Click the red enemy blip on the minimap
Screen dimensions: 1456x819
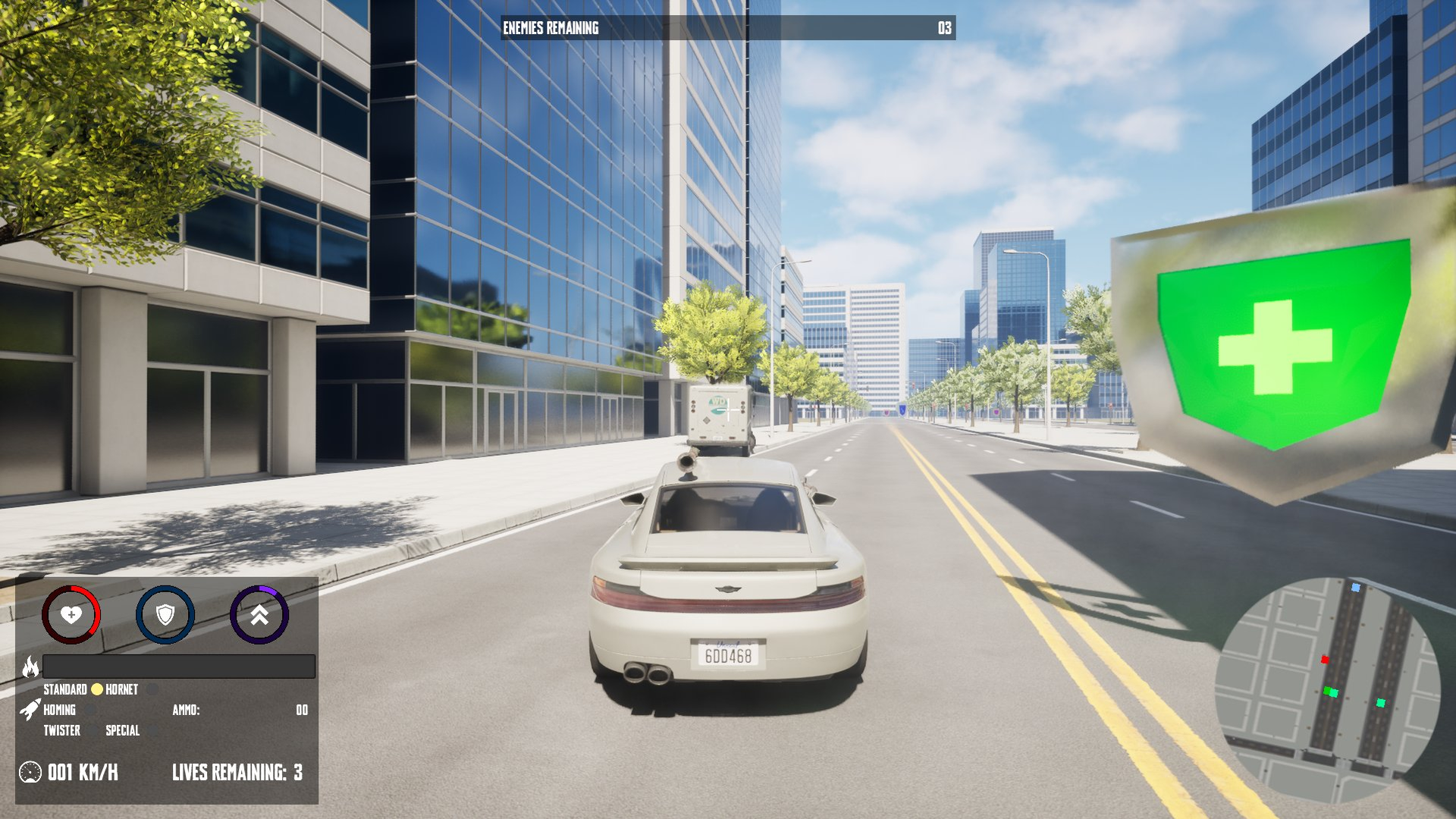[x=1325, y=660]
